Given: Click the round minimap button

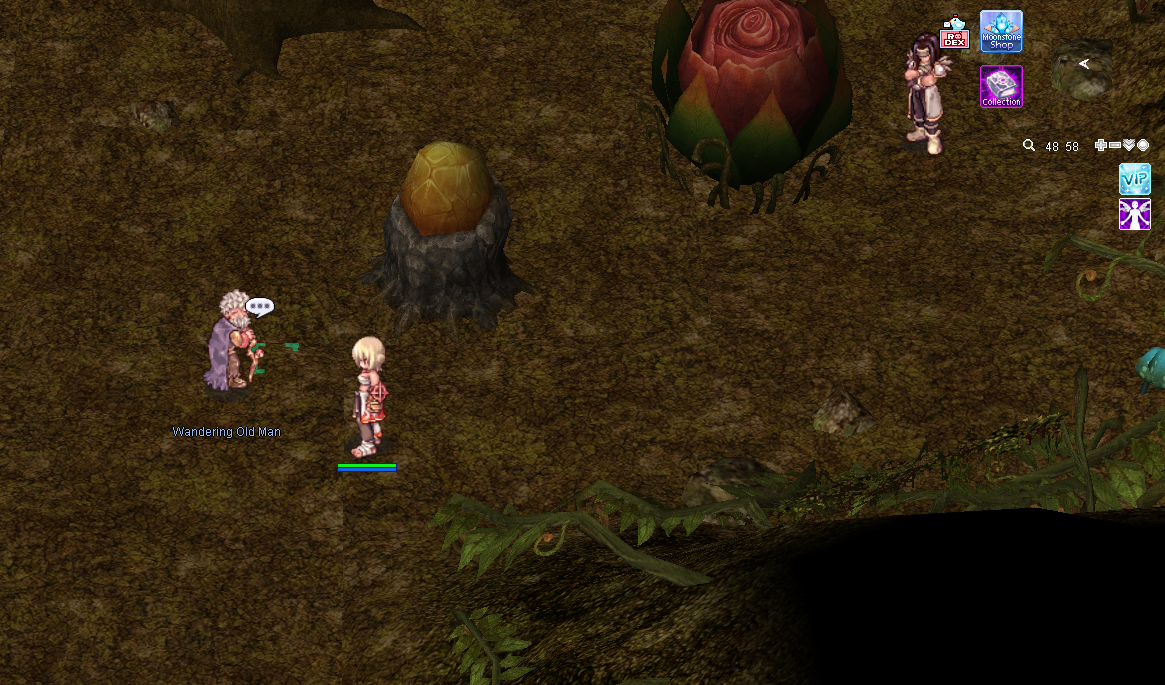Looking at the screenshot, I should point(1143,145).
